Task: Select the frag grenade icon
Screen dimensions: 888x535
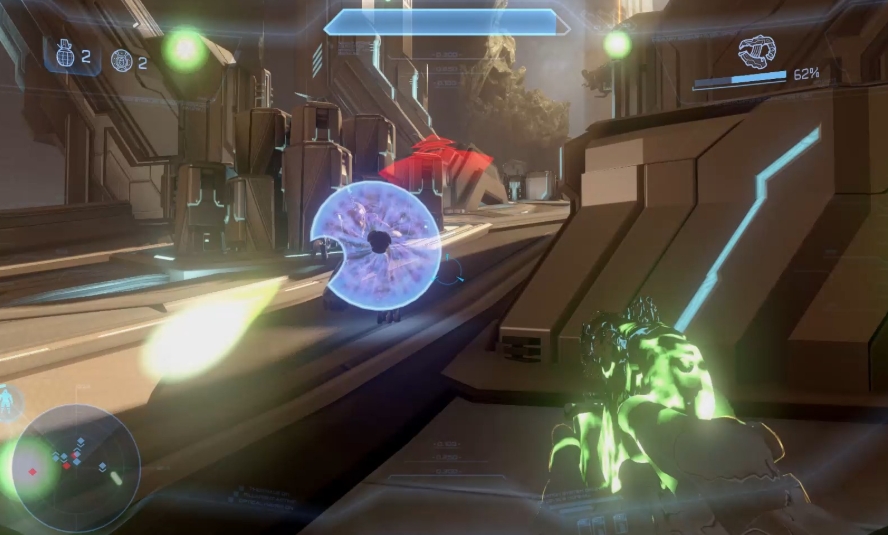Action: (x=67, y=56)
